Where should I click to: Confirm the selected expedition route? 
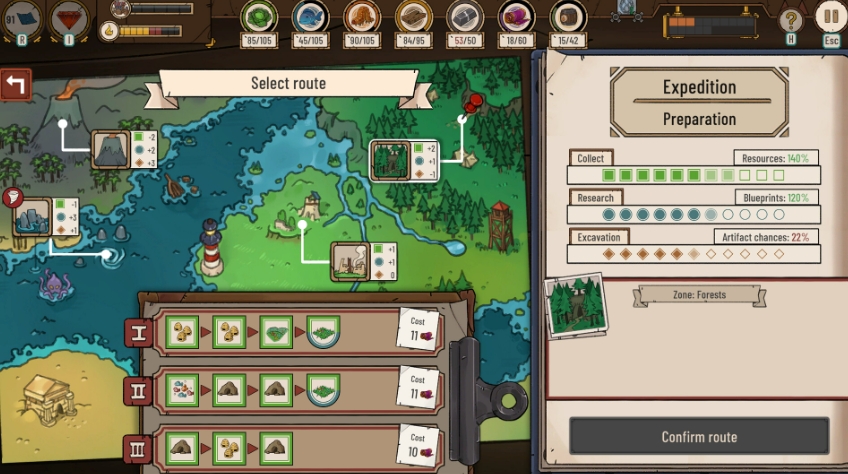click(699, 437)
